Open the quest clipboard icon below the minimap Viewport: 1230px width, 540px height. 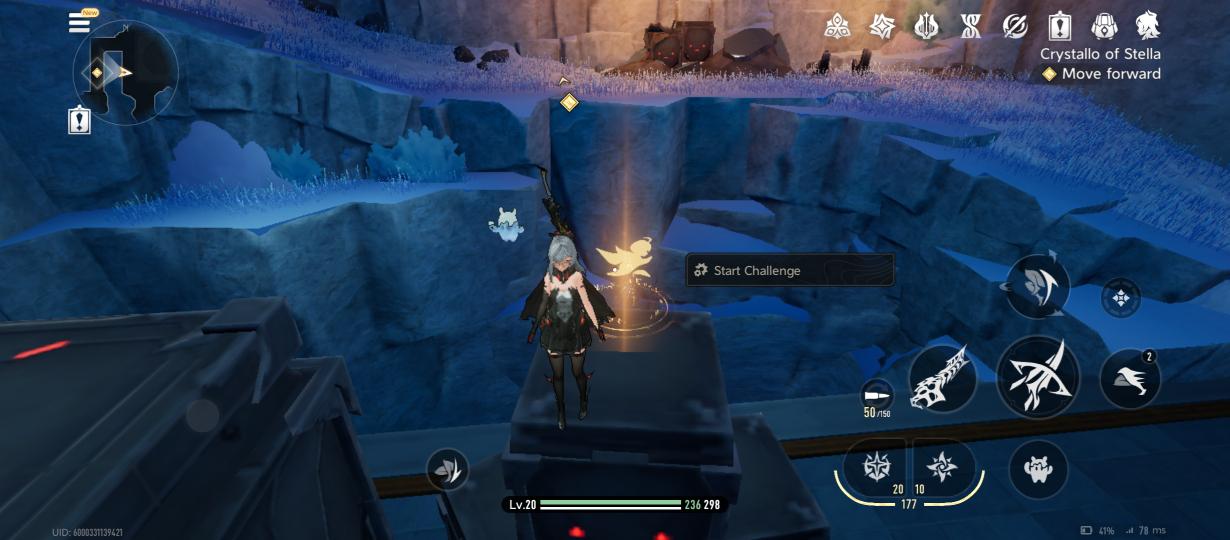(80, 121)
